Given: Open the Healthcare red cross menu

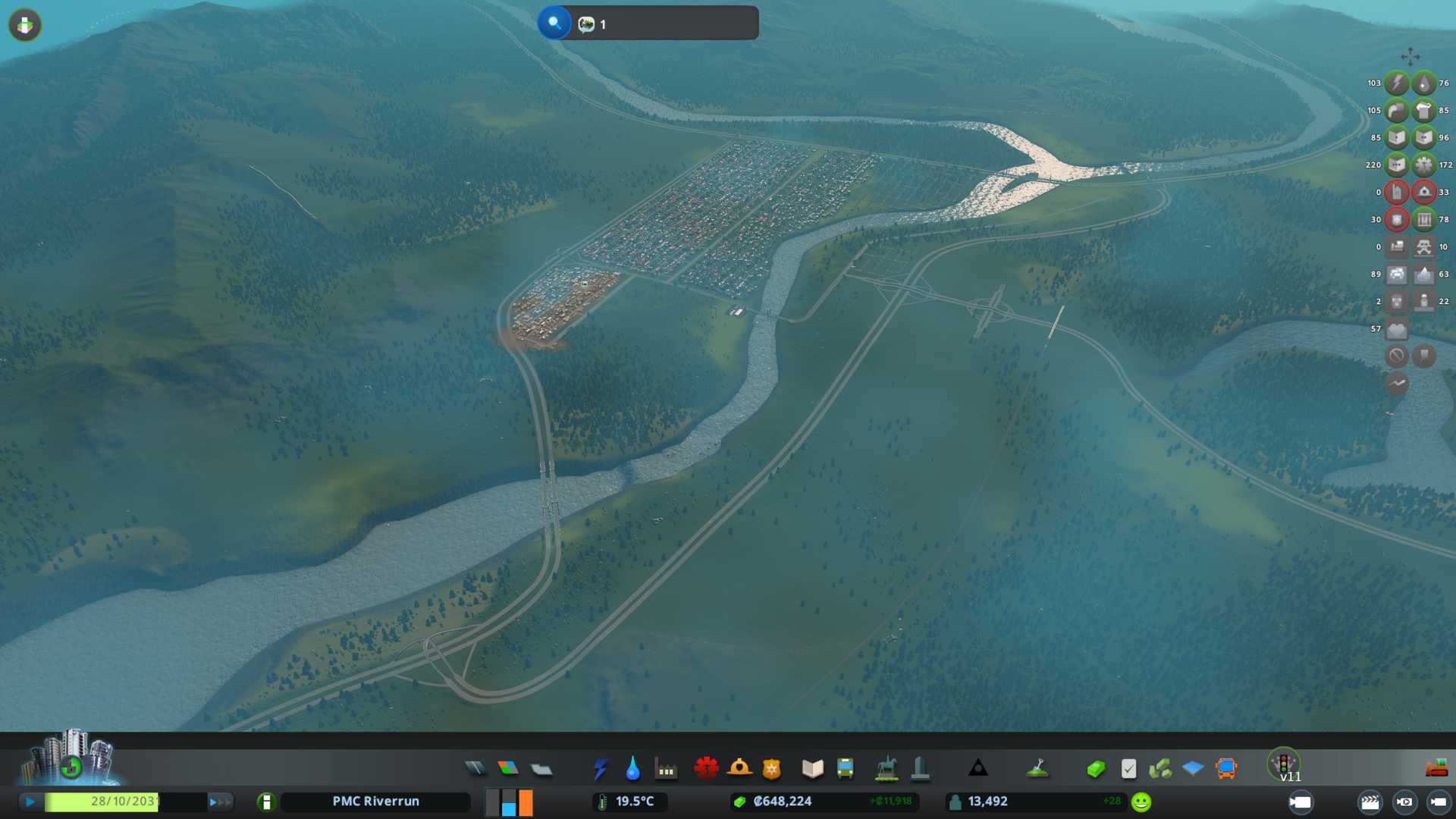Looking at the screenshot, I should [706, 769].
